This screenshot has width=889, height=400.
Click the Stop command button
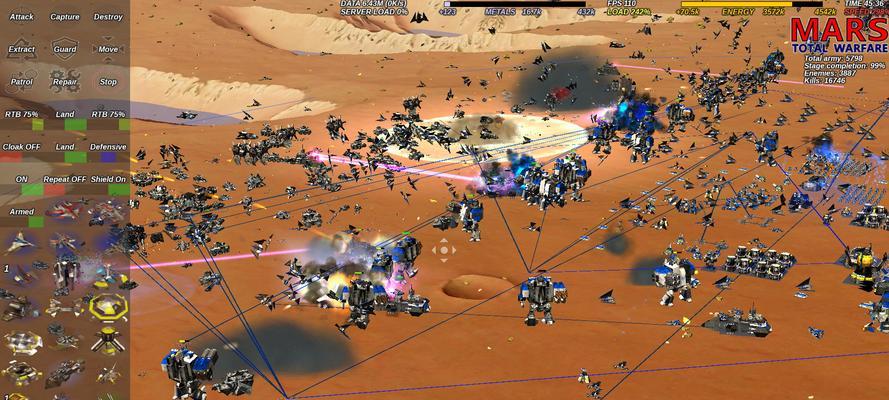(108, 81)
